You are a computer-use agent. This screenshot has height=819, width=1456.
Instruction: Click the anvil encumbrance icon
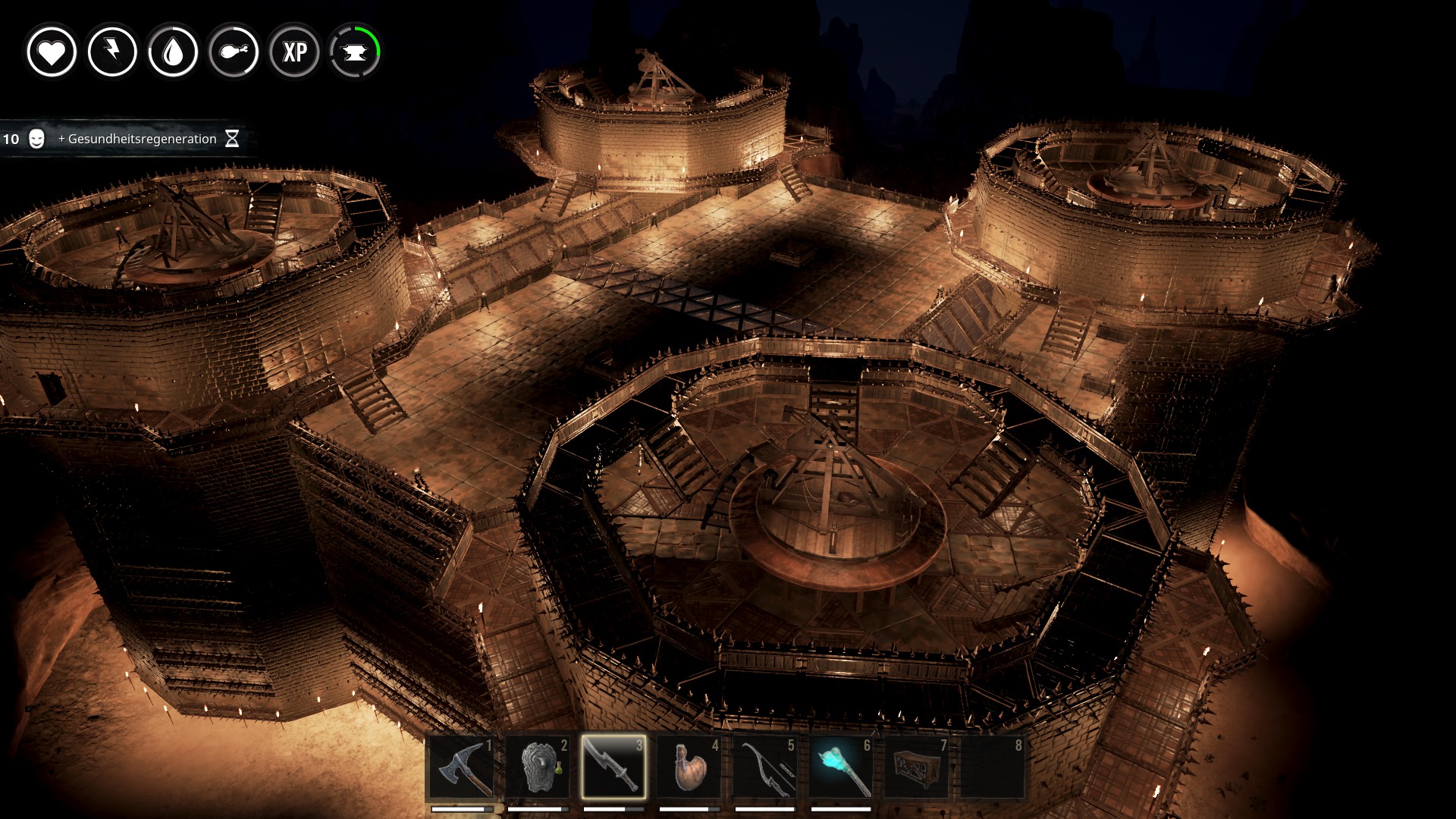coord(355,52)
